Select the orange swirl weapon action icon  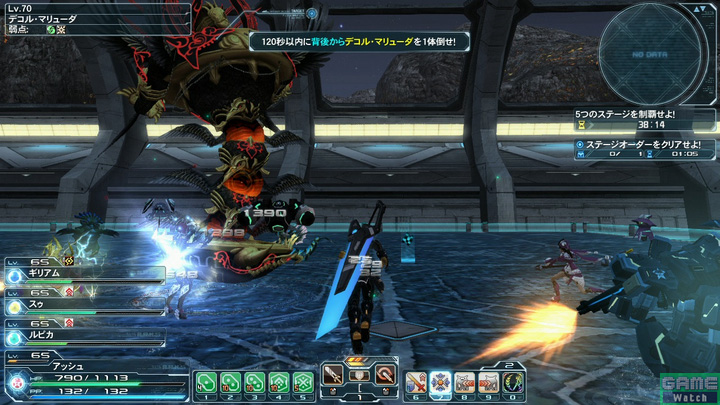point(385,376)
